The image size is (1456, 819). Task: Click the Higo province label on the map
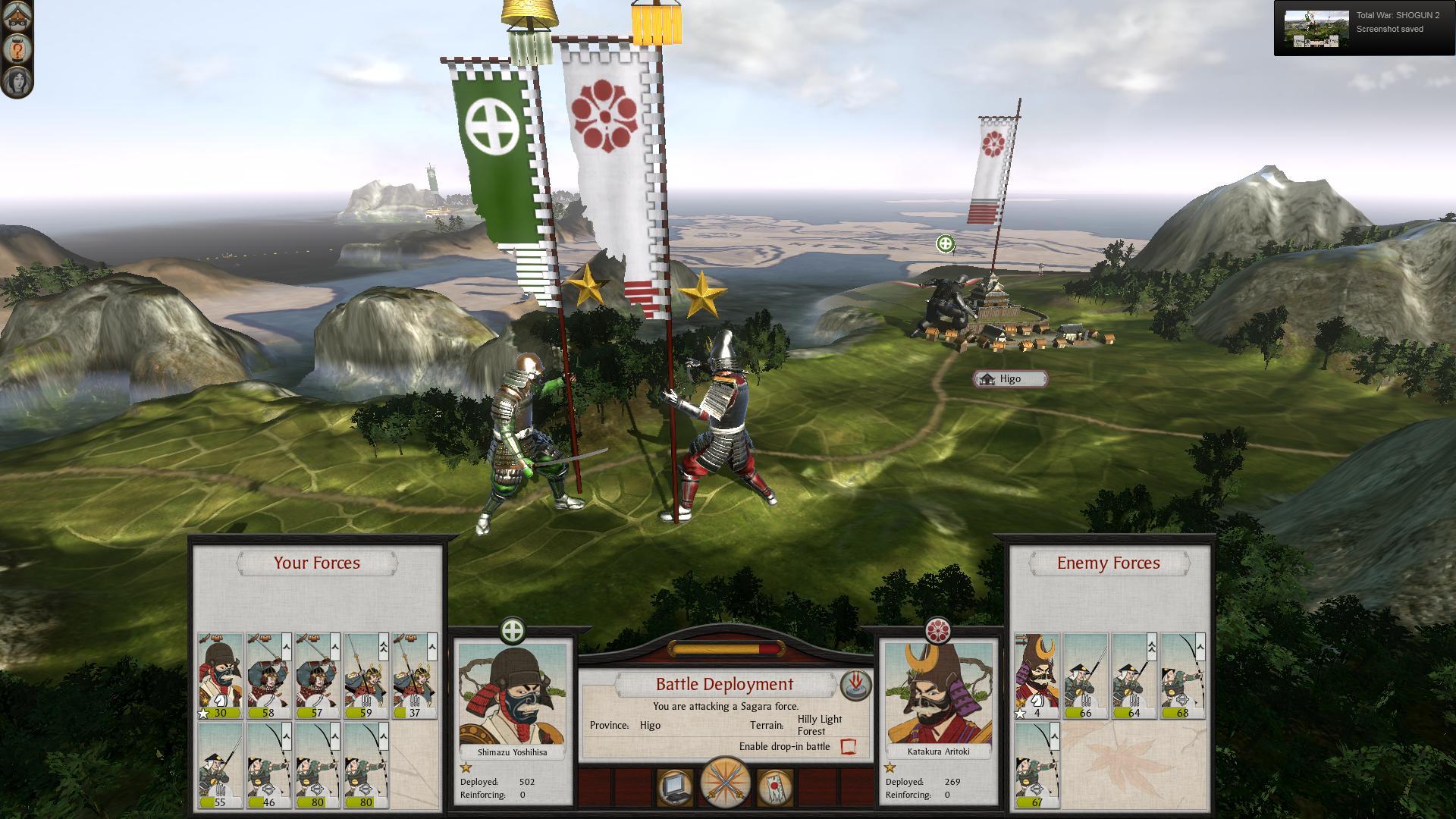point(1011,378)
